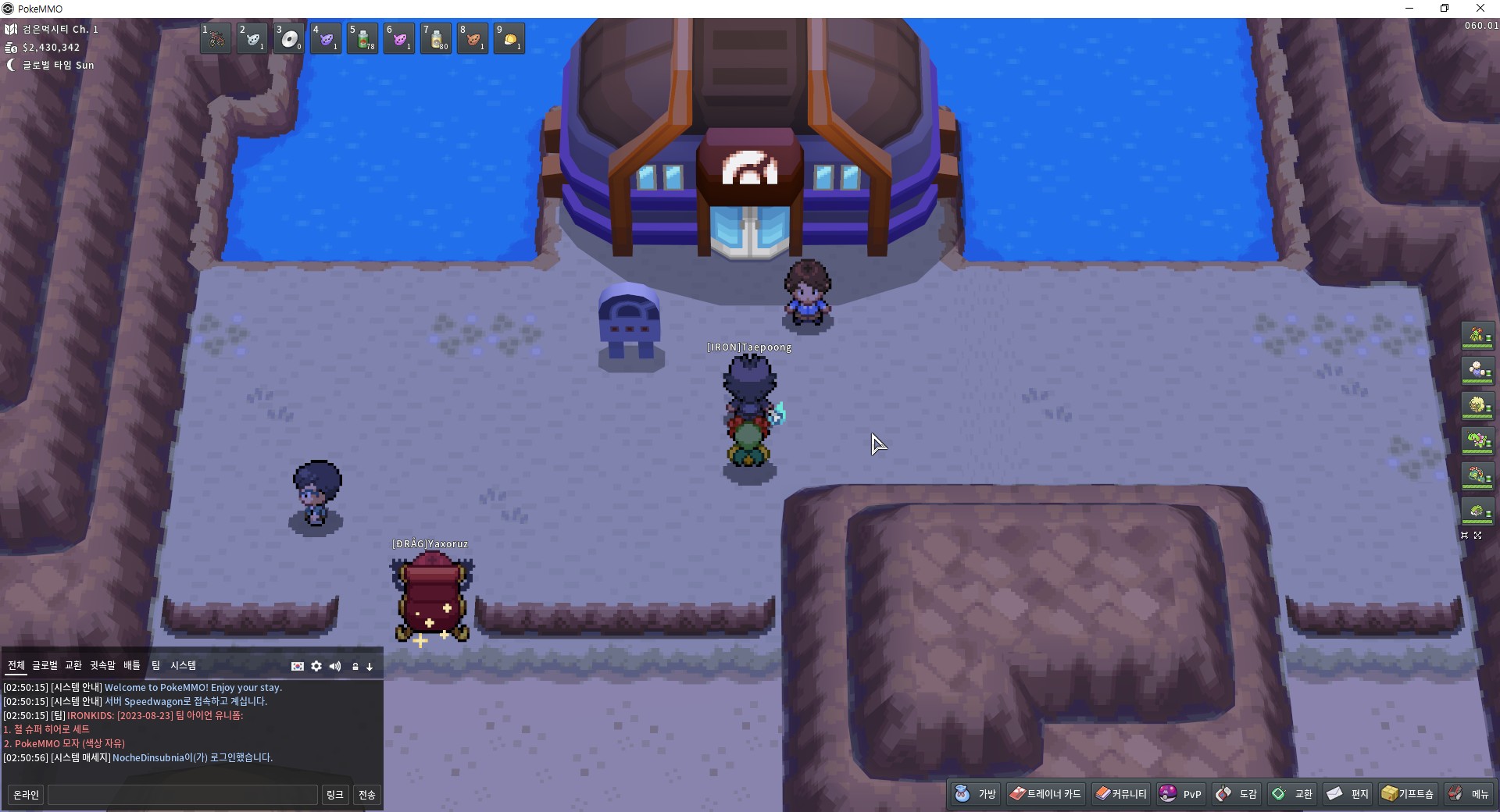Screen dimensions: 1500x812
Task: Open chat settings with the gear icon
Action: click(x=316, y=666)
